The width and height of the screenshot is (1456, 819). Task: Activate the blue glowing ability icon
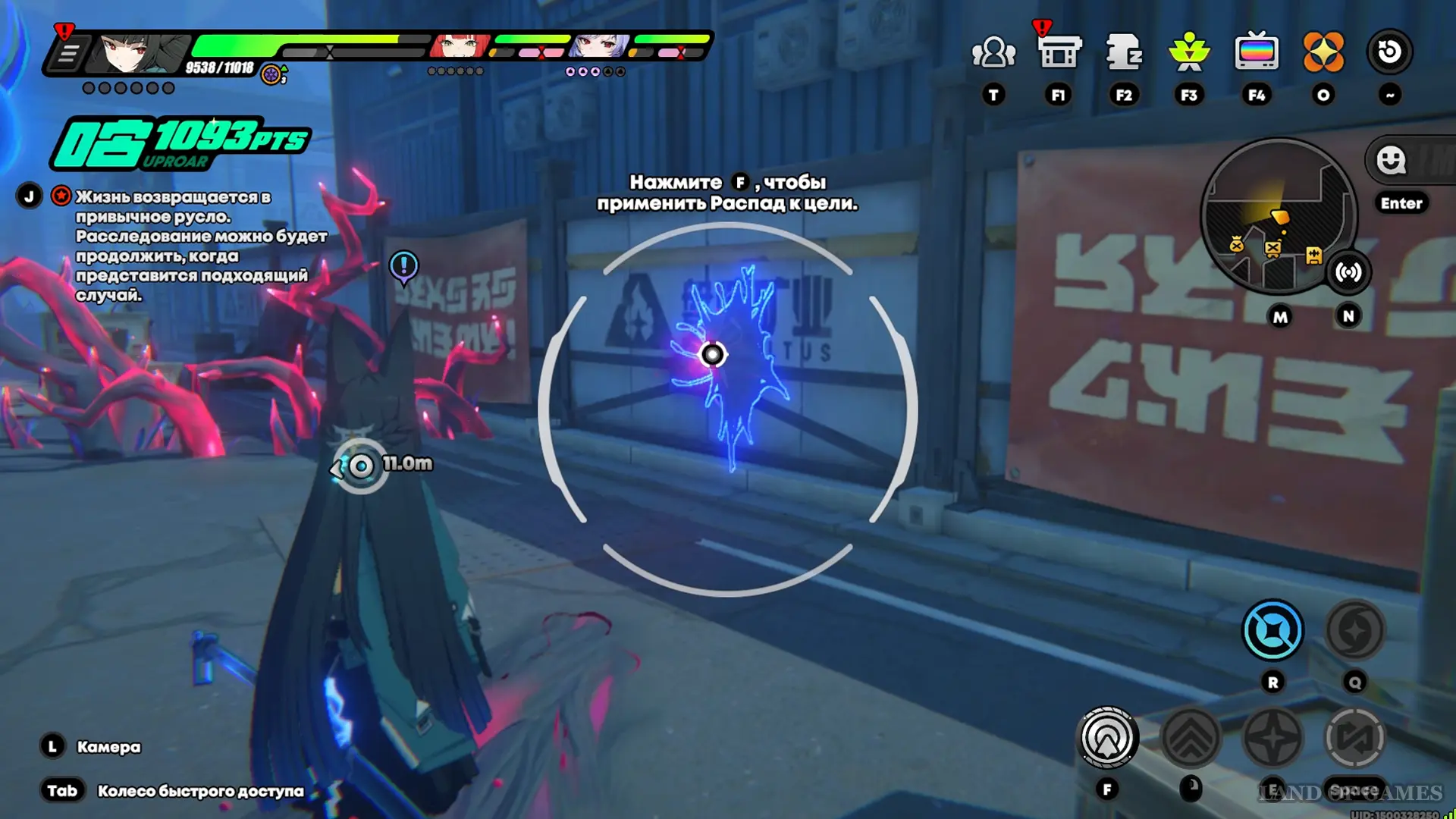click(x=1272, y=630)
